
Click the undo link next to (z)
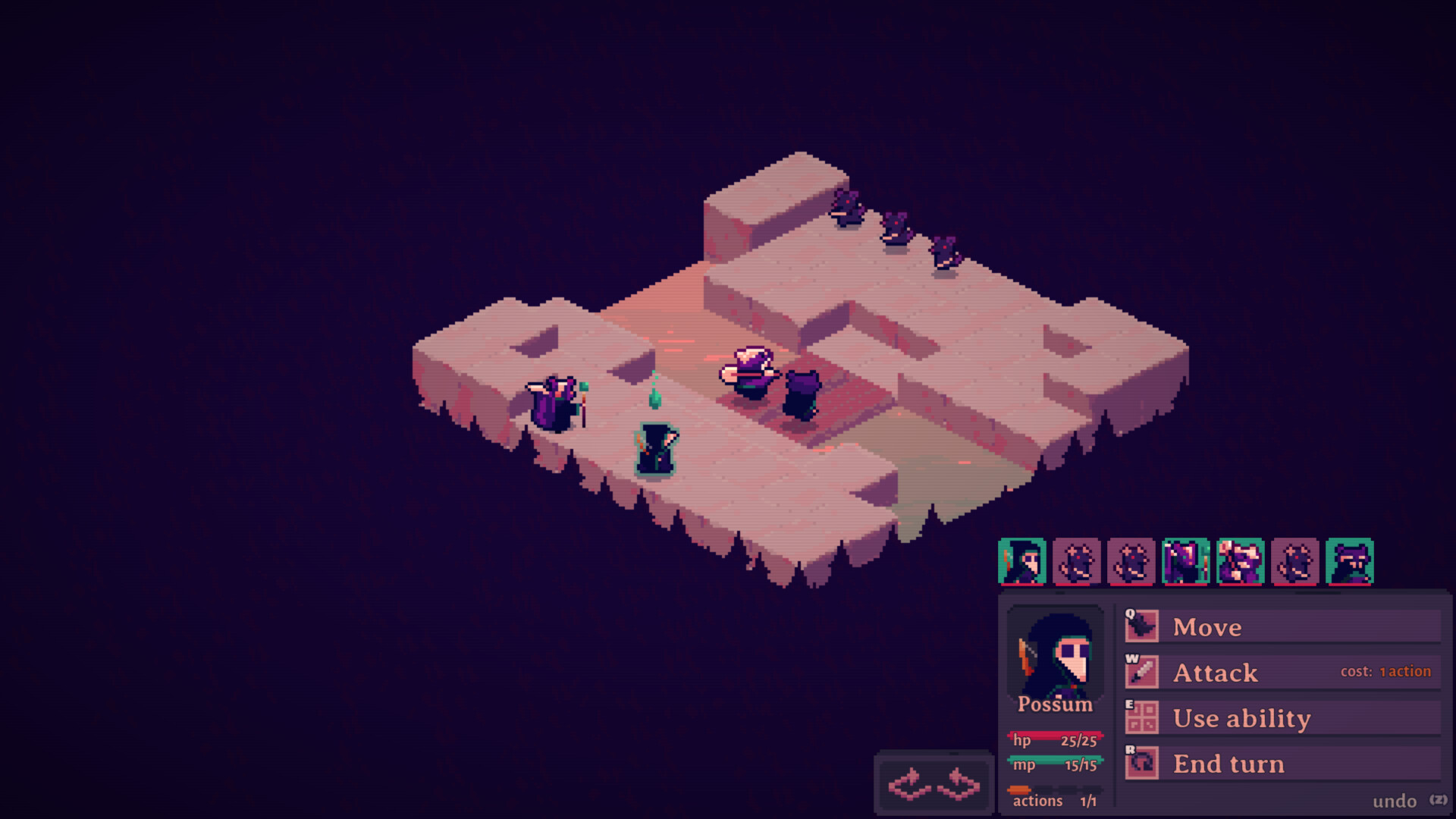[1394, 800]
